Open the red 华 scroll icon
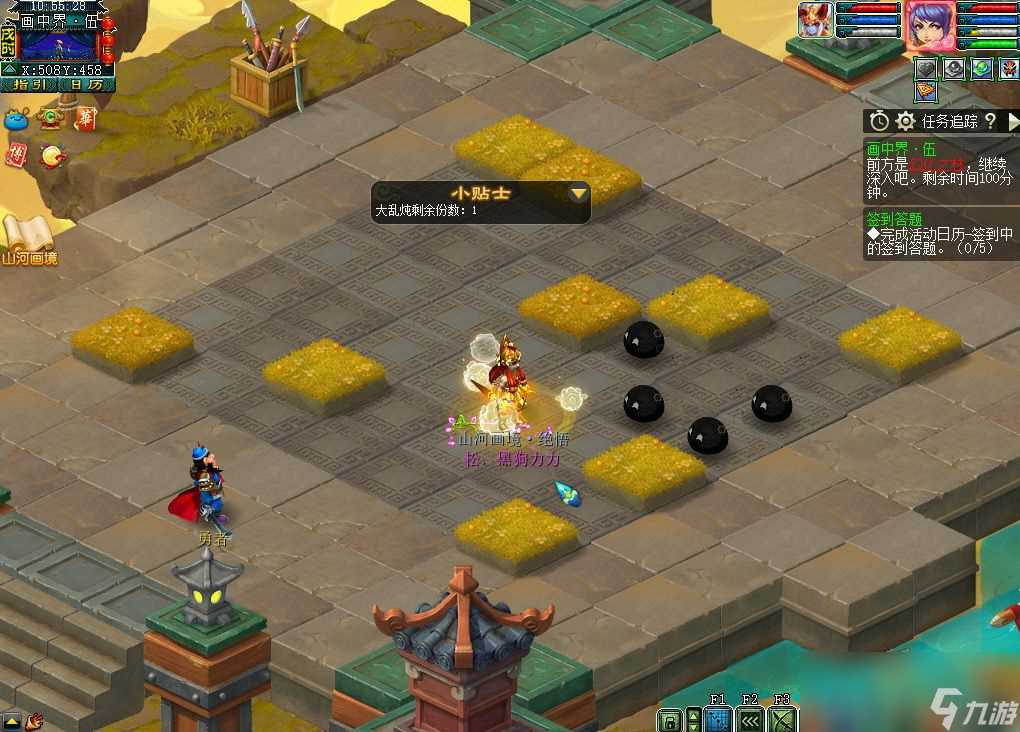The width and height of the screenshot is (1020, 732). point(85,119)
